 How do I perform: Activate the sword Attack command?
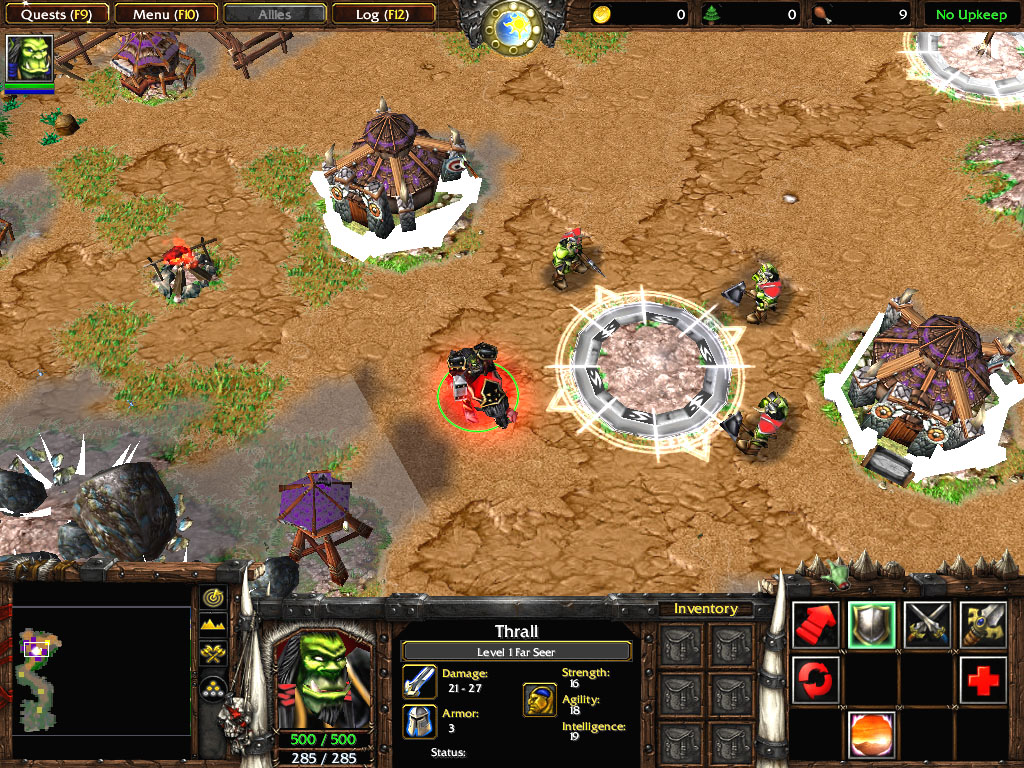tap(982, 625)
